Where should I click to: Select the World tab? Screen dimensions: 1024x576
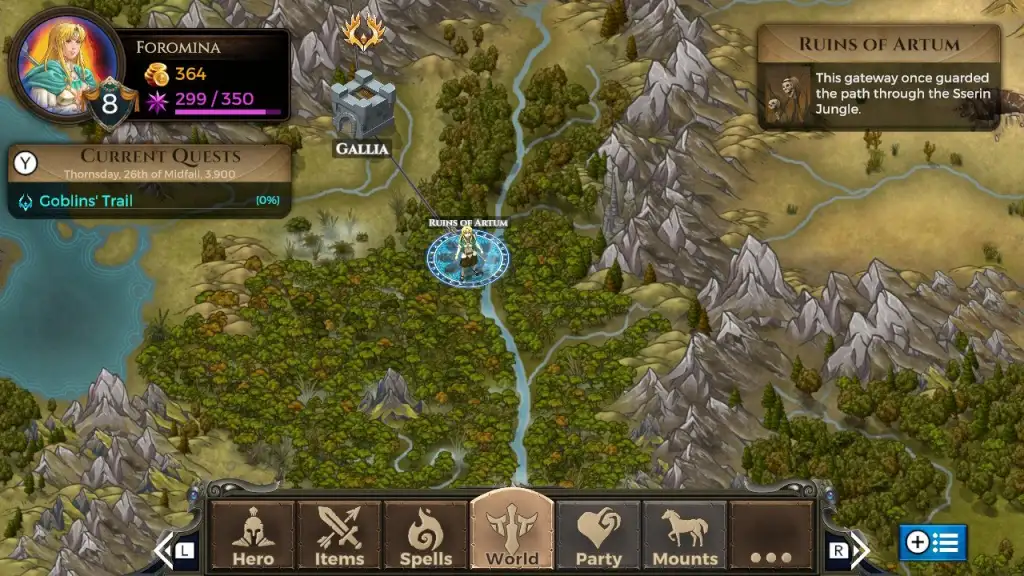tap(512, 534)
